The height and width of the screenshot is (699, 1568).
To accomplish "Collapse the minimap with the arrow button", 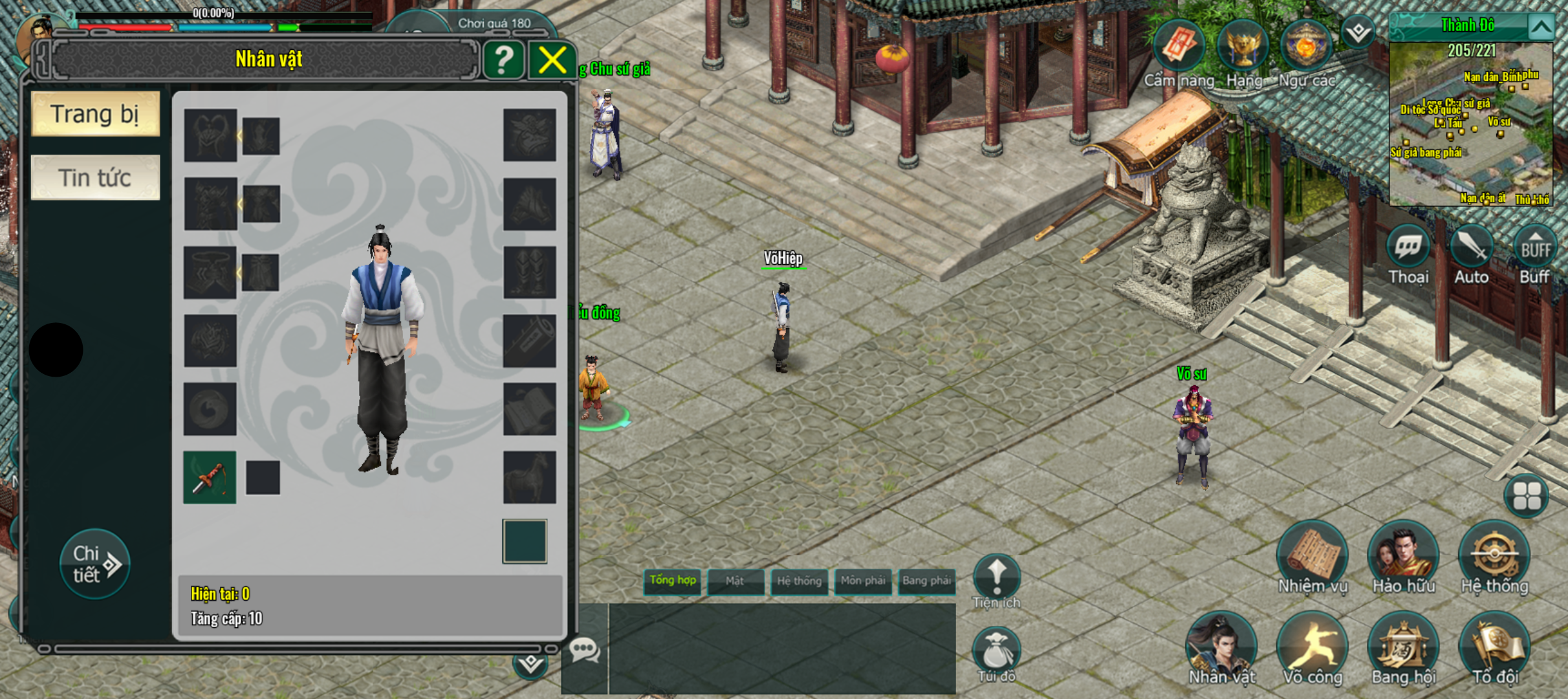I will pos(1541,27).
